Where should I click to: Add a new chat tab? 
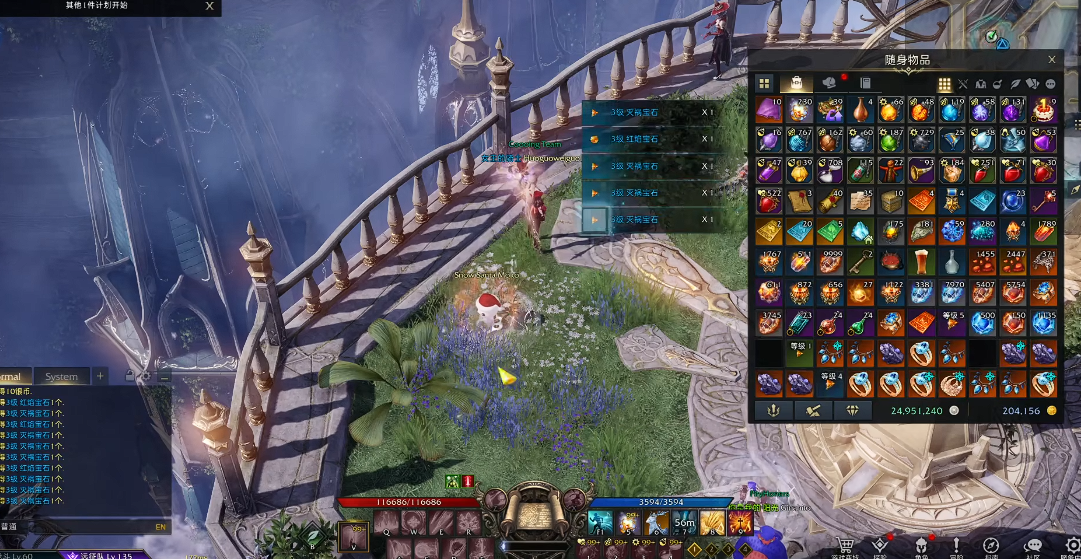(100, 376)
